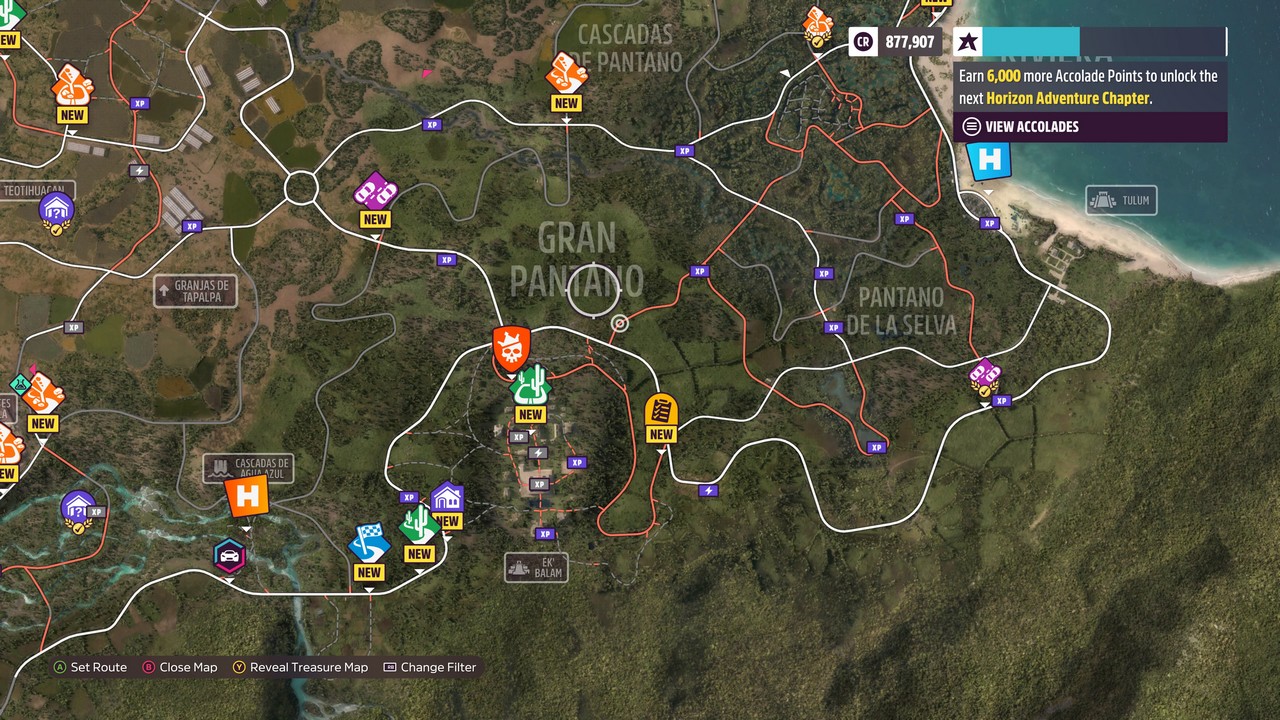The width and height of the screenshot is (1280, 720).
Task: Click the Tulum landmark label
Action: pos(1121,200)
